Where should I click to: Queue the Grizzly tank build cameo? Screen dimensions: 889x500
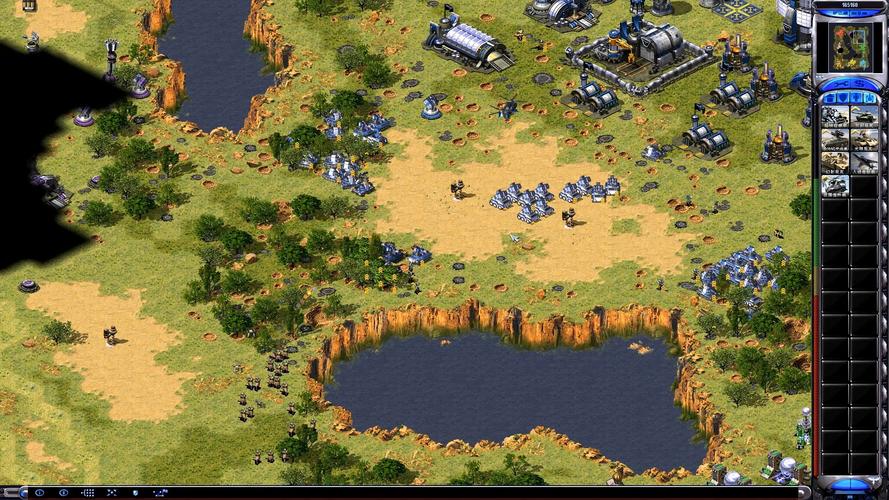(864, 116)
